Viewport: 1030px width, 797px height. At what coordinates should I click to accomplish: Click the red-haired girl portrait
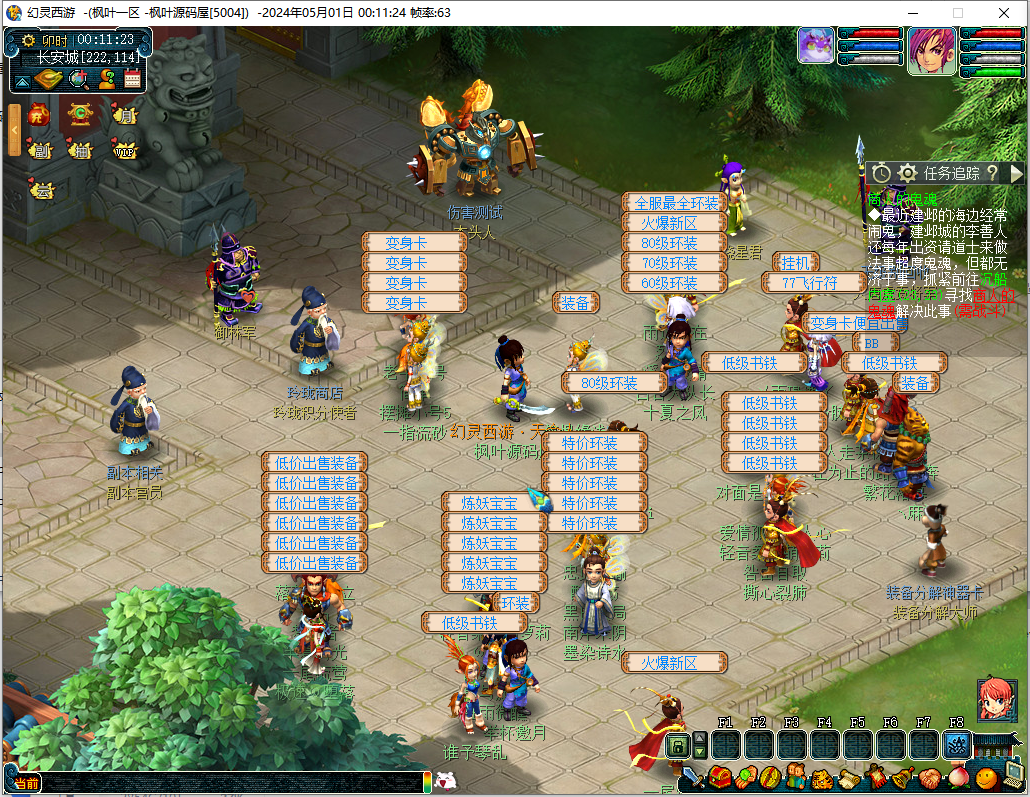995,698
